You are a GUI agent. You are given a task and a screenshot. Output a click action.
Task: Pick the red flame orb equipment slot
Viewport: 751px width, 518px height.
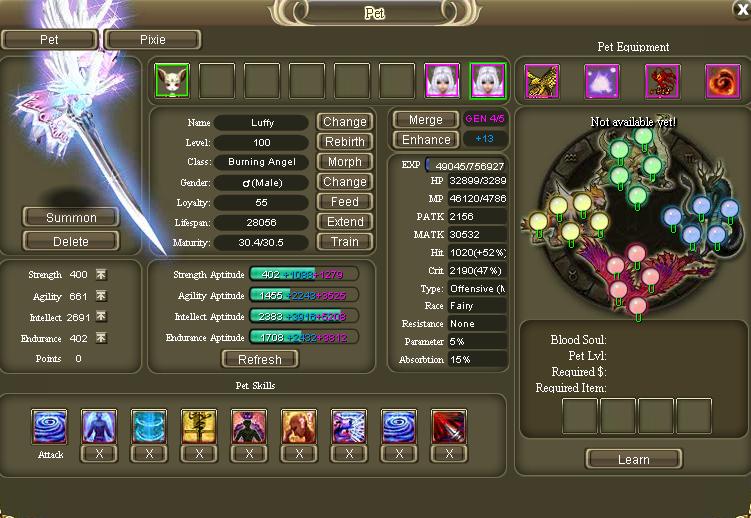722,81
